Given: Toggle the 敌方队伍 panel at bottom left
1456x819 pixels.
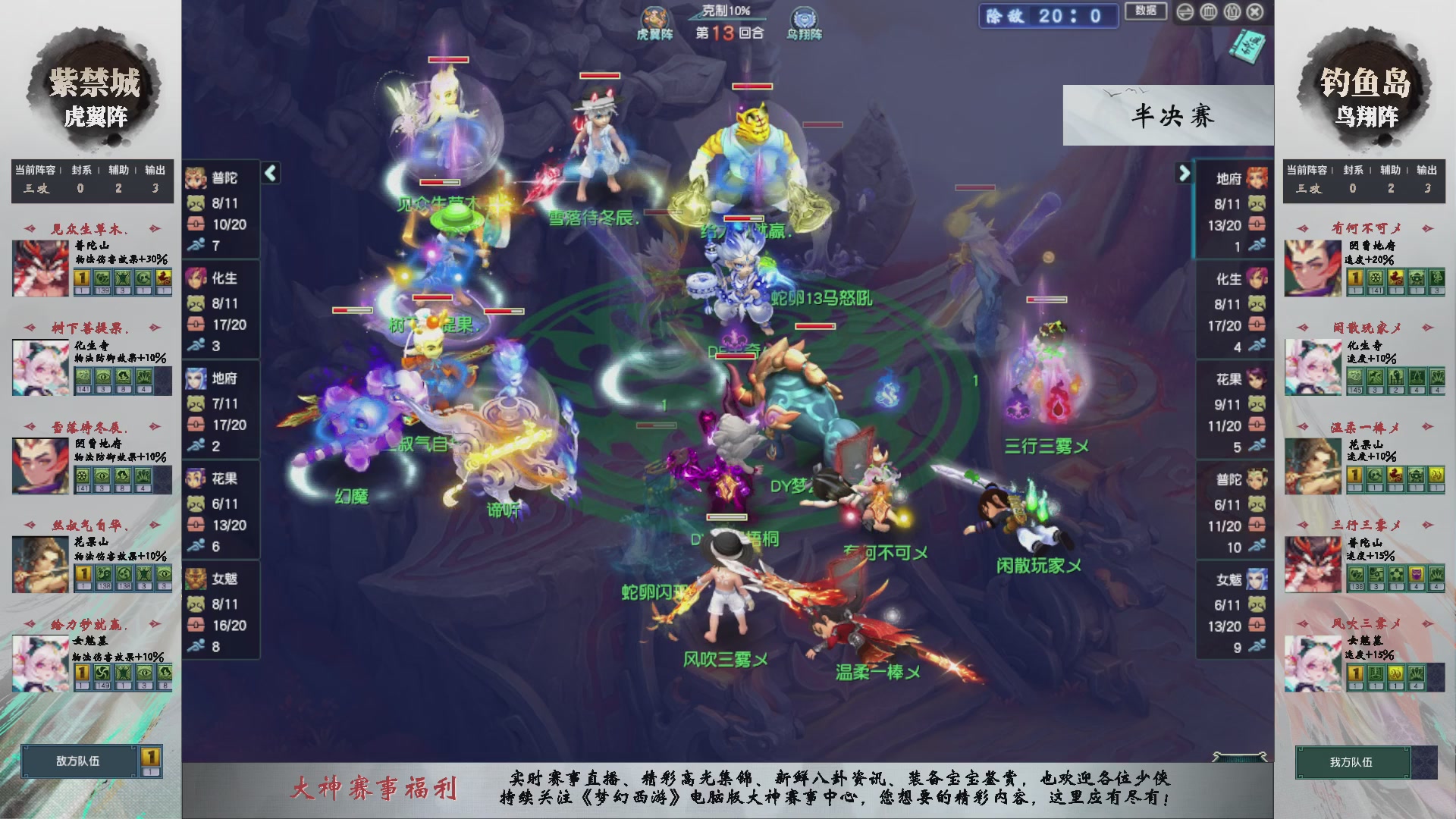Looking at the screenshot, I should pos(80,762).
